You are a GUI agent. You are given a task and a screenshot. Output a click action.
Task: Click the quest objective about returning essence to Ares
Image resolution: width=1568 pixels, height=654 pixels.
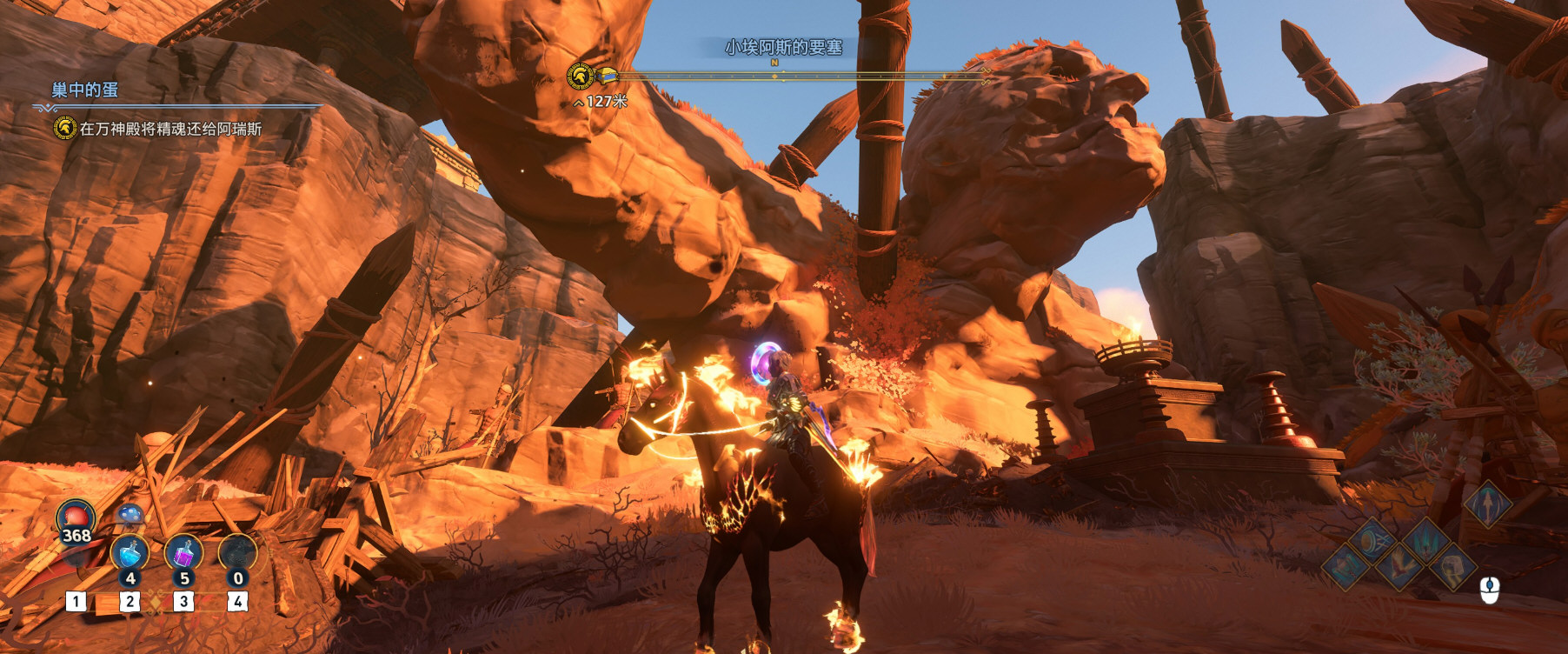coord(170,129)
